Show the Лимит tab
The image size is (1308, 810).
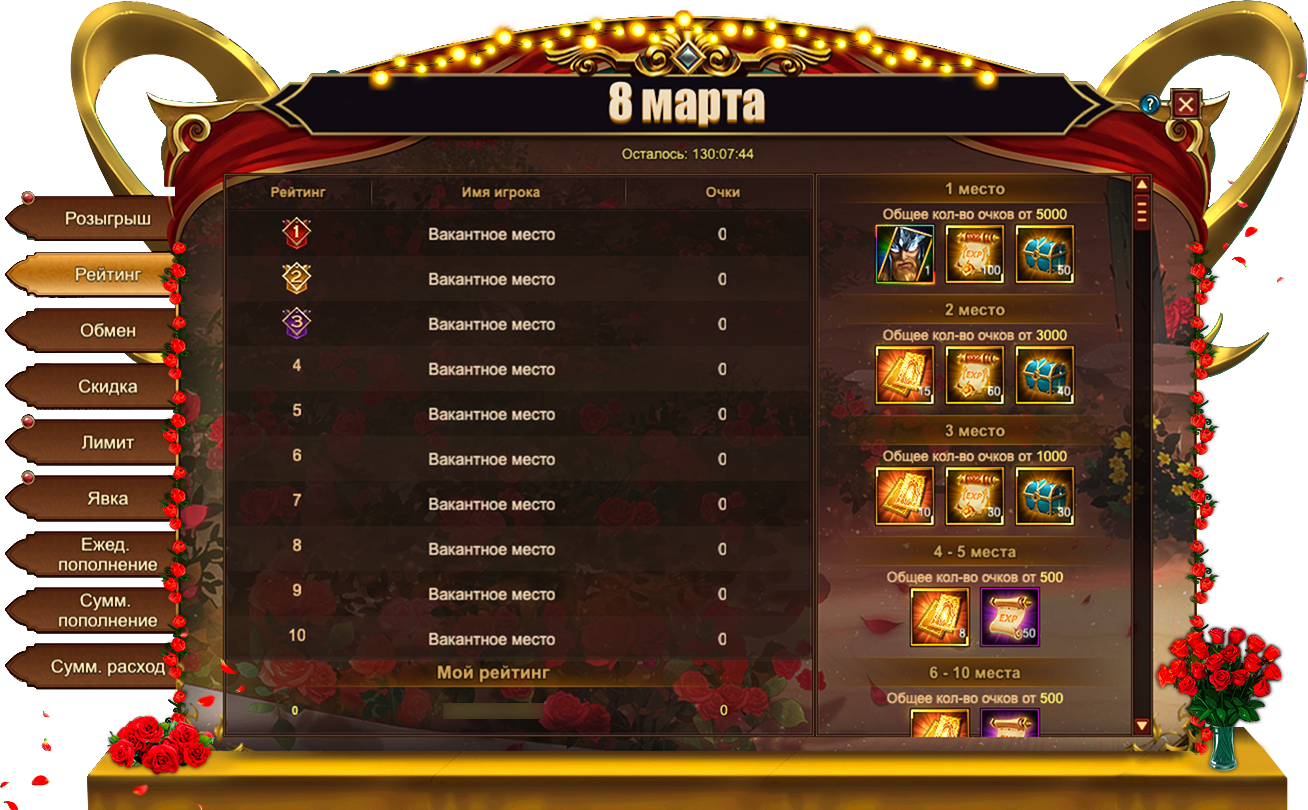click(x=107, y=442)
